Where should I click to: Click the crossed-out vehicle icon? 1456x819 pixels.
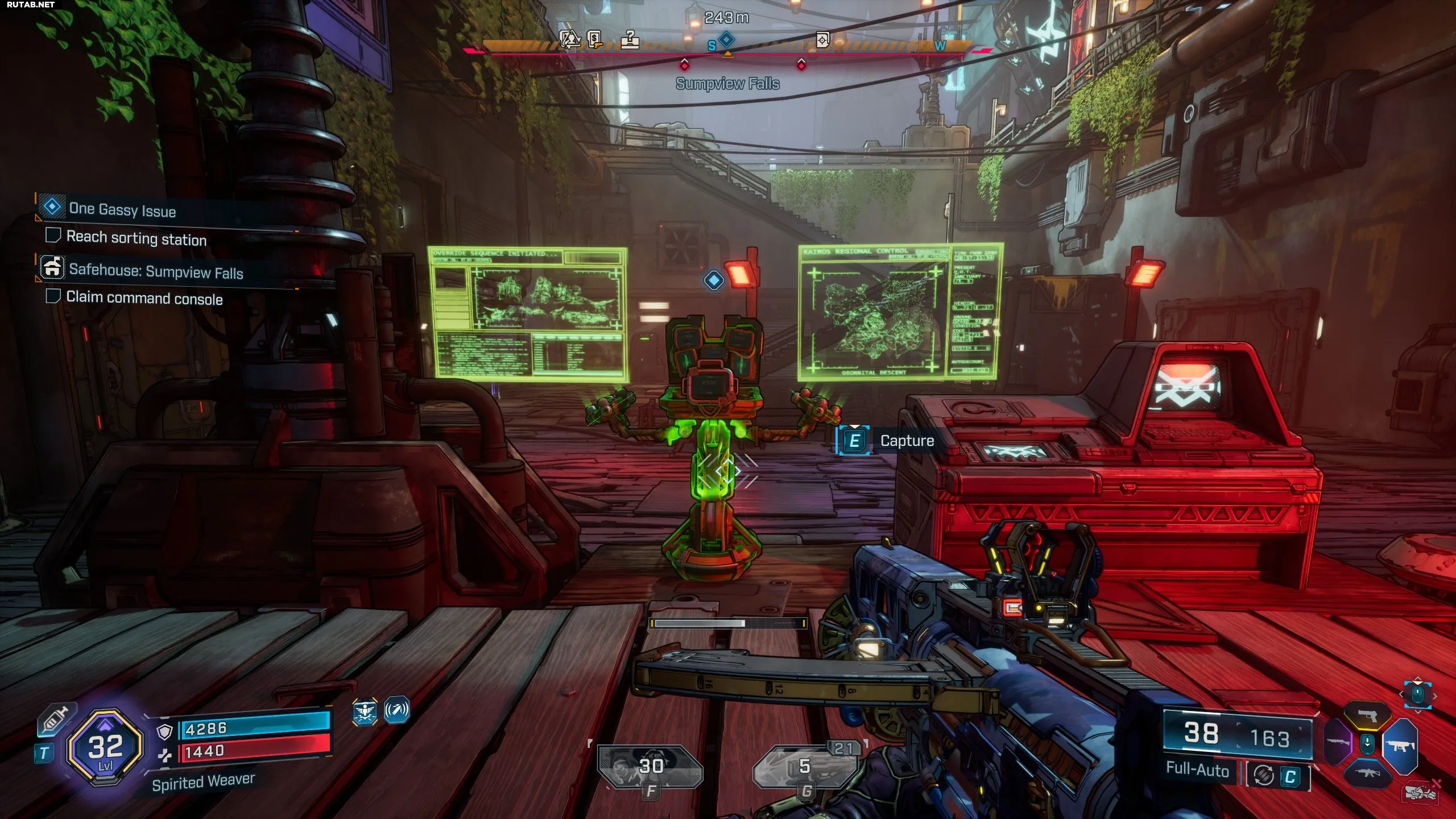click(1420, 792)
